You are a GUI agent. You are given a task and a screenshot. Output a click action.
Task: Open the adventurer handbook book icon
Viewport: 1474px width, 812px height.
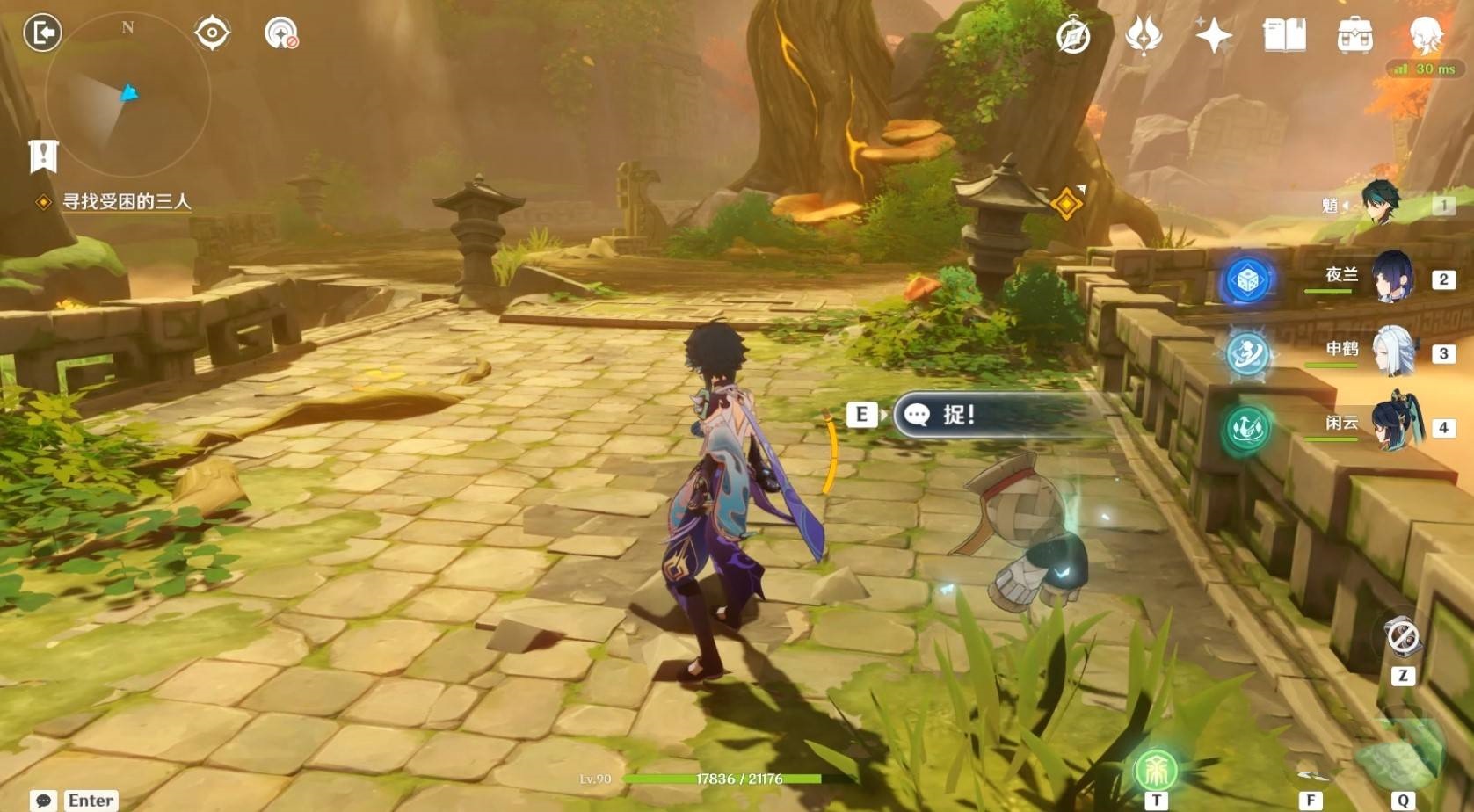point(1283,36)
